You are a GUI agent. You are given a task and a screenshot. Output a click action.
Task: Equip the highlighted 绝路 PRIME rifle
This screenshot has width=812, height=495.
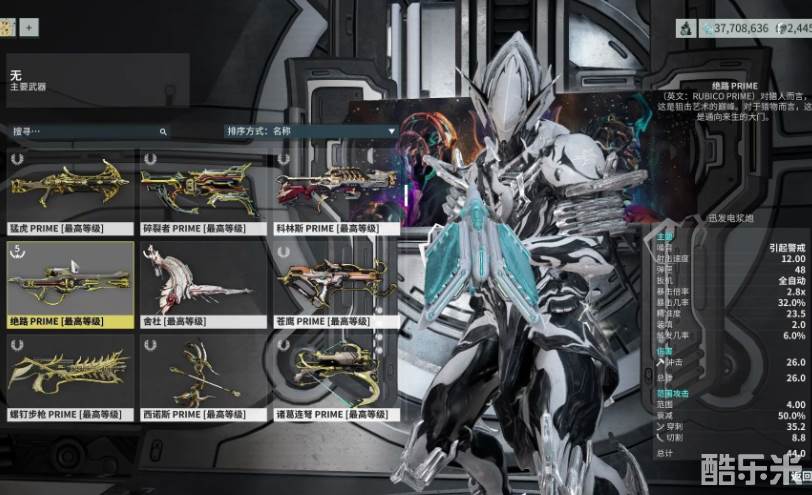pos(69,283)
